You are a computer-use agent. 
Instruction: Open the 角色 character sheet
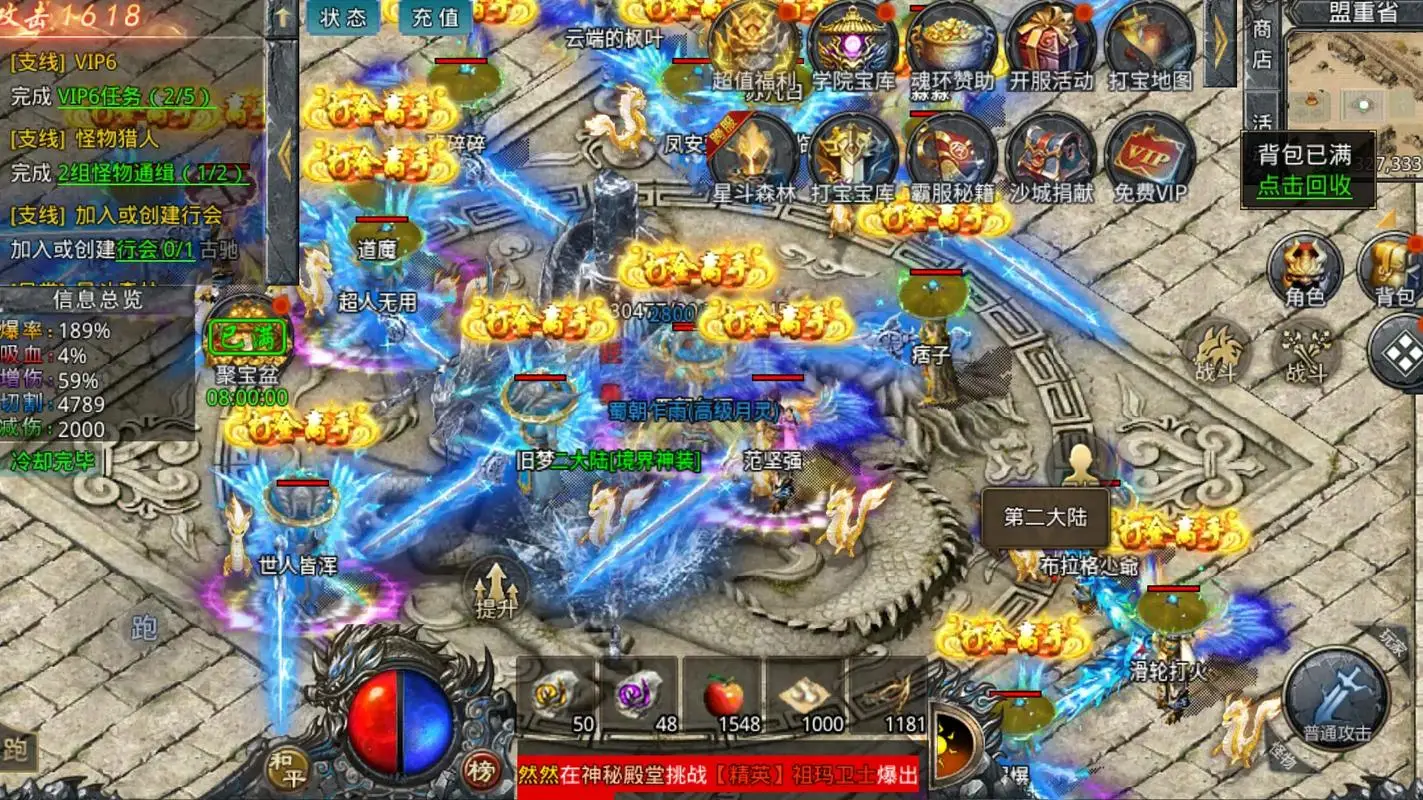pos(1304,269)
